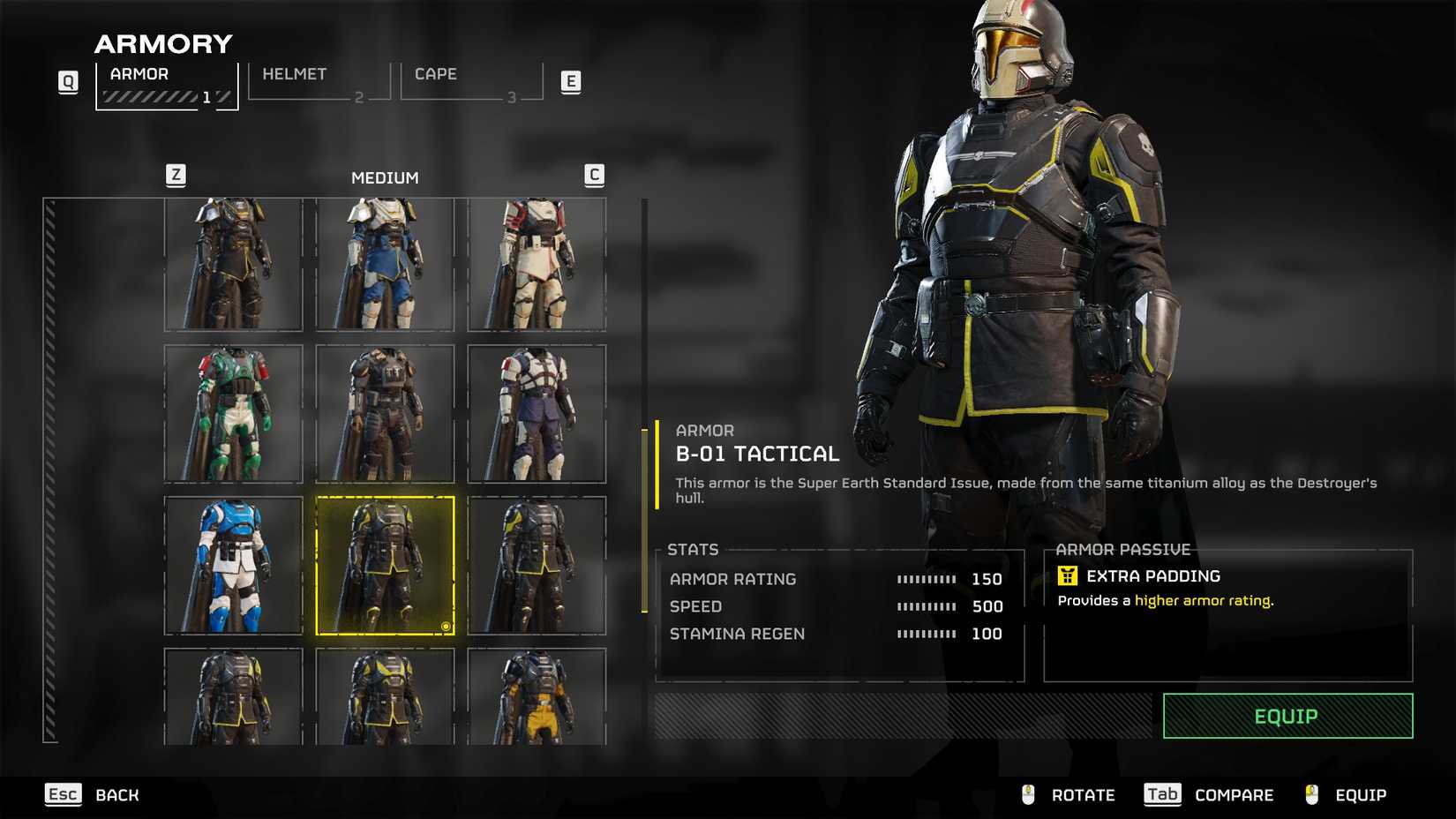Click Back to exit the Armory

coord(116,794)
